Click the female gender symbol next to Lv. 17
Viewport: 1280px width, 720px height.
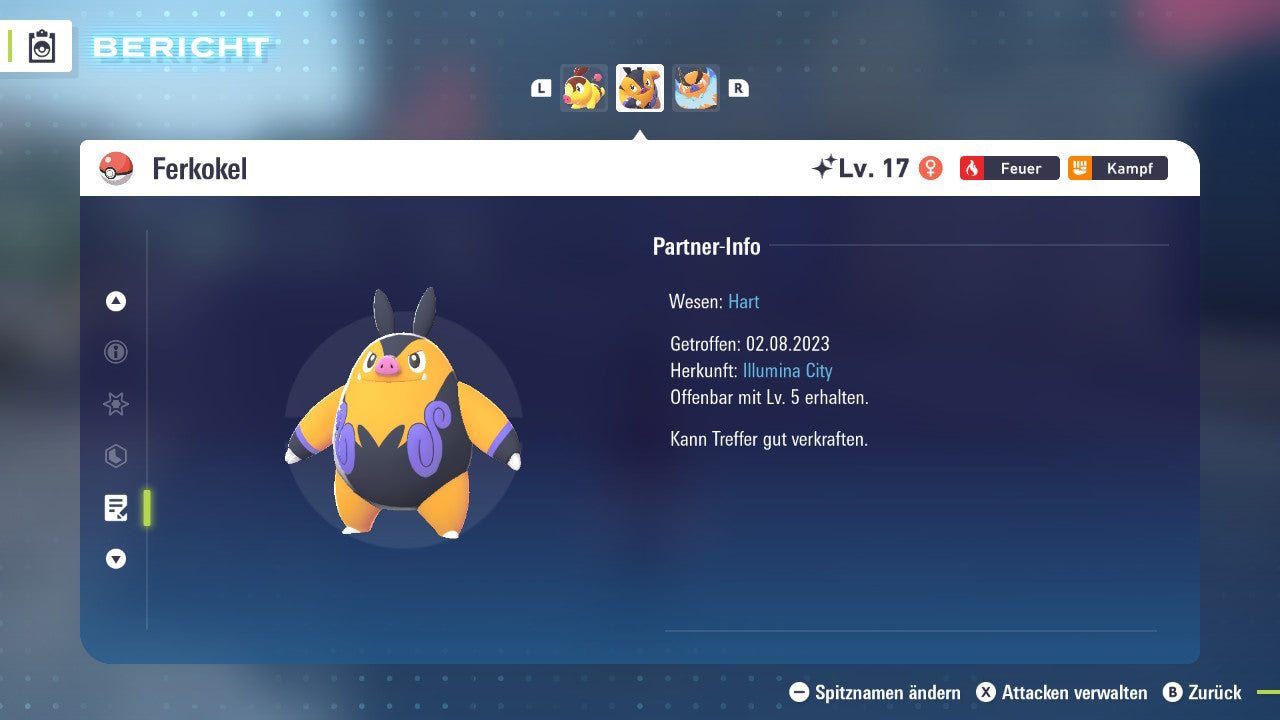932,168
